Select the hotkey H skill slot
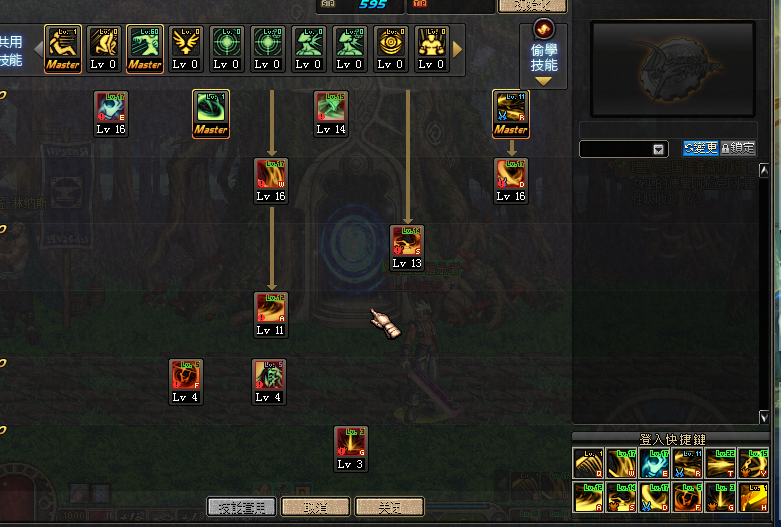 point(752,497)
